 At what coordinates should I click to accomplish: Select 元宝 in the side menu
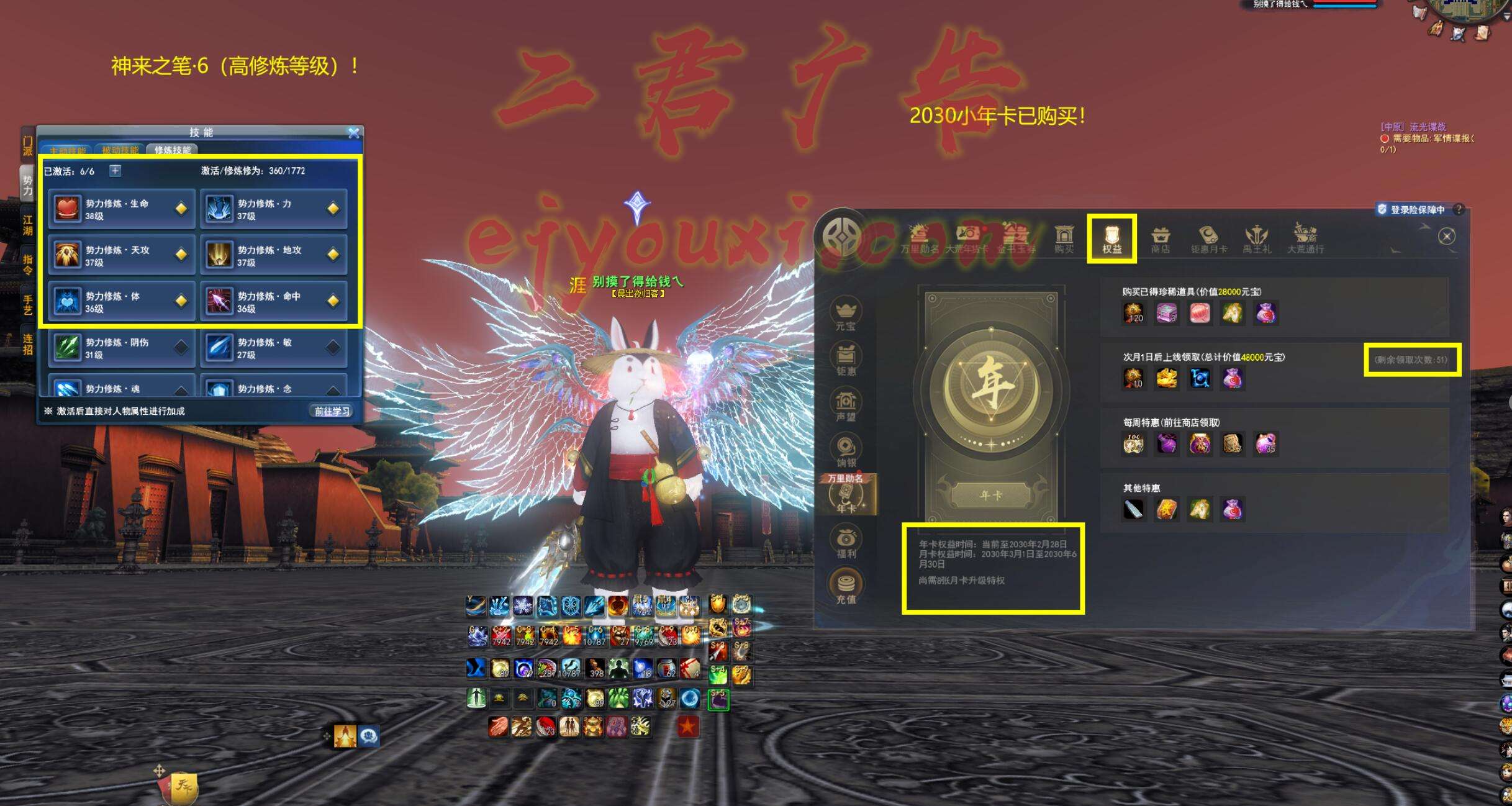tap(846, 314)
